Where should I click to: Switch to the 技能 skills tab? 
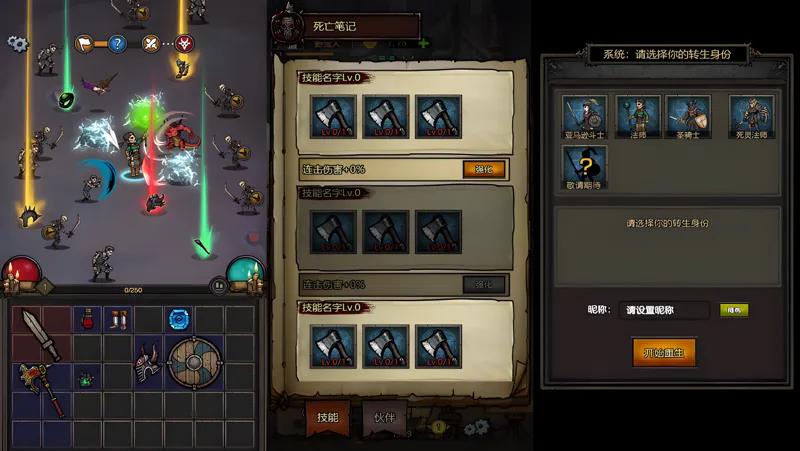coord(327,417)
